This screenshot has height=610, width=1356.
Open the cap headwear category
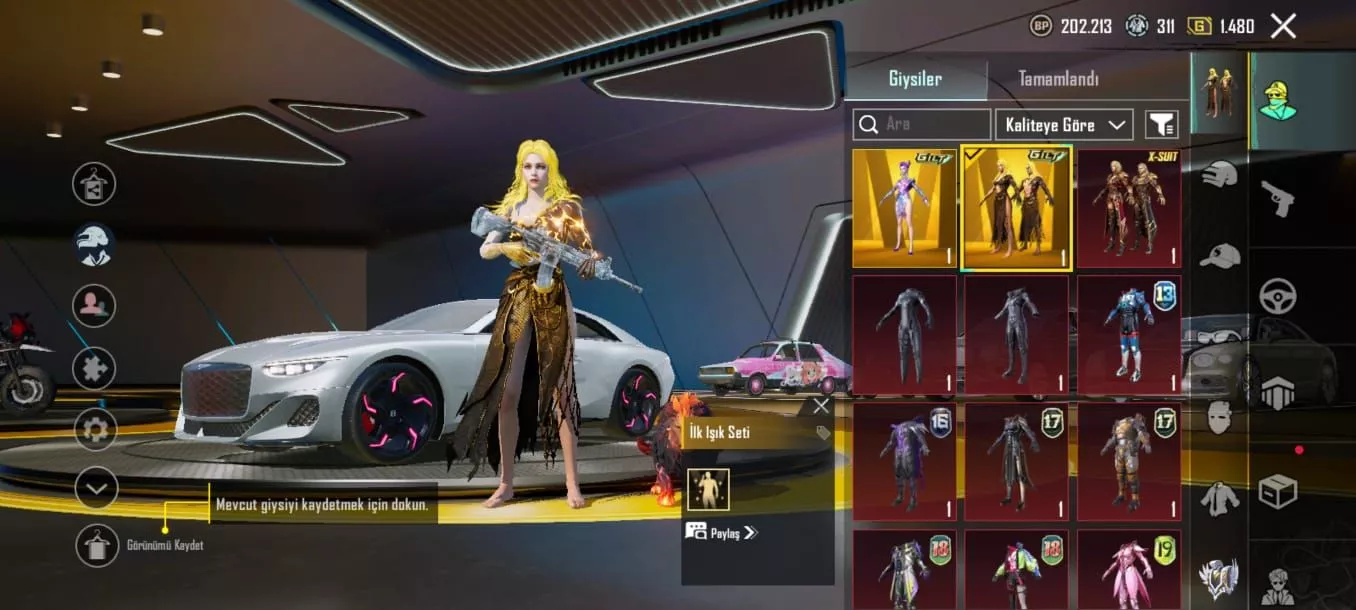click(x=1219, y=255)
